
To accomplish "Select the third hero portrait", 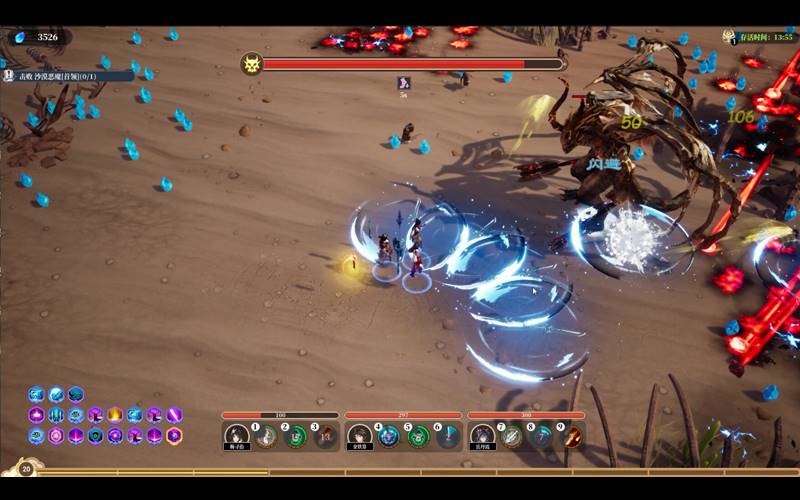I will point(483,436).
